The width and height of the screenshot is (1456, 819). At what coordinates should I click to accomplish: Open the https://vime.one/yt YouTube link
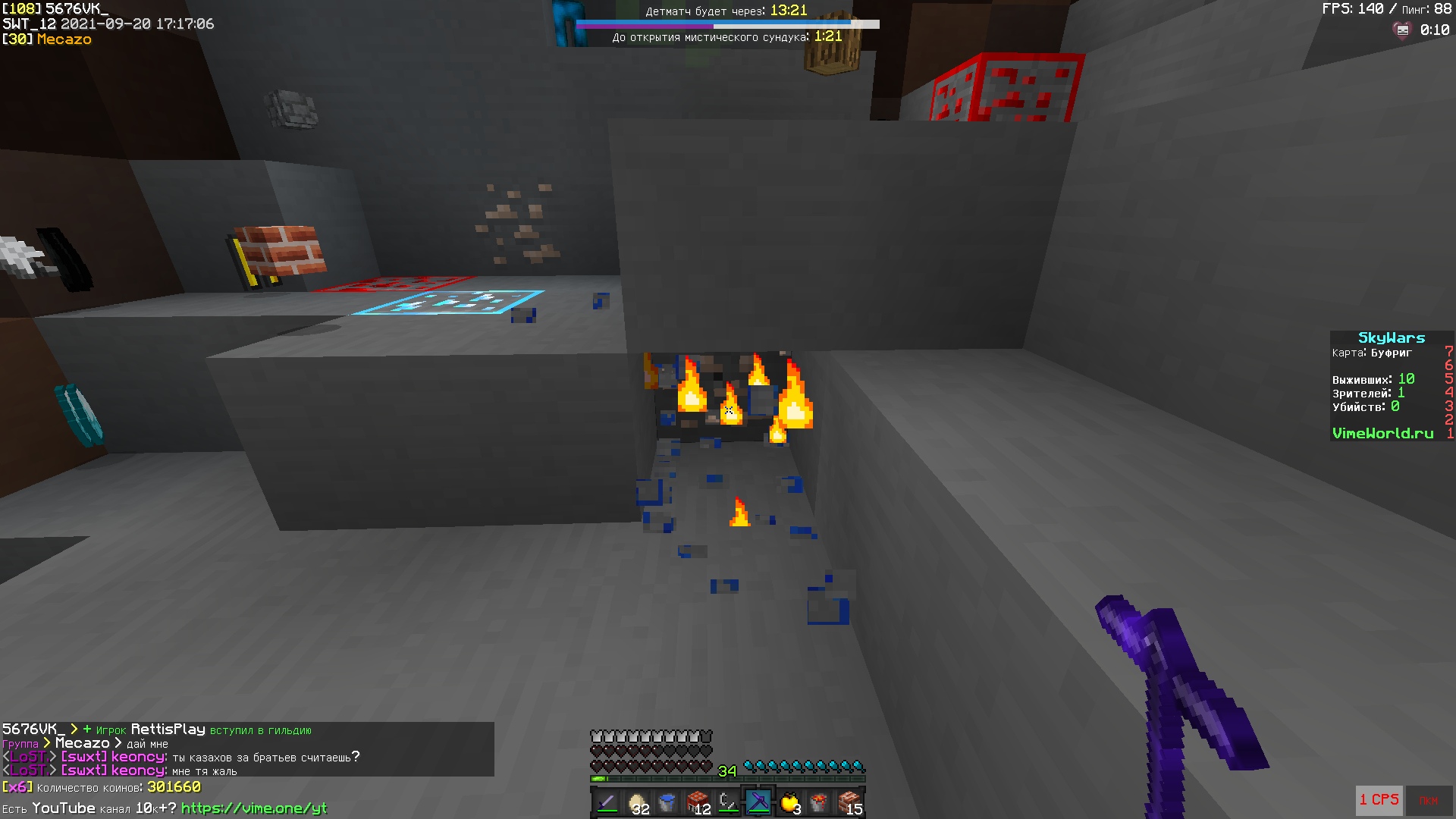pyautogui.click(x=256, y=809)
